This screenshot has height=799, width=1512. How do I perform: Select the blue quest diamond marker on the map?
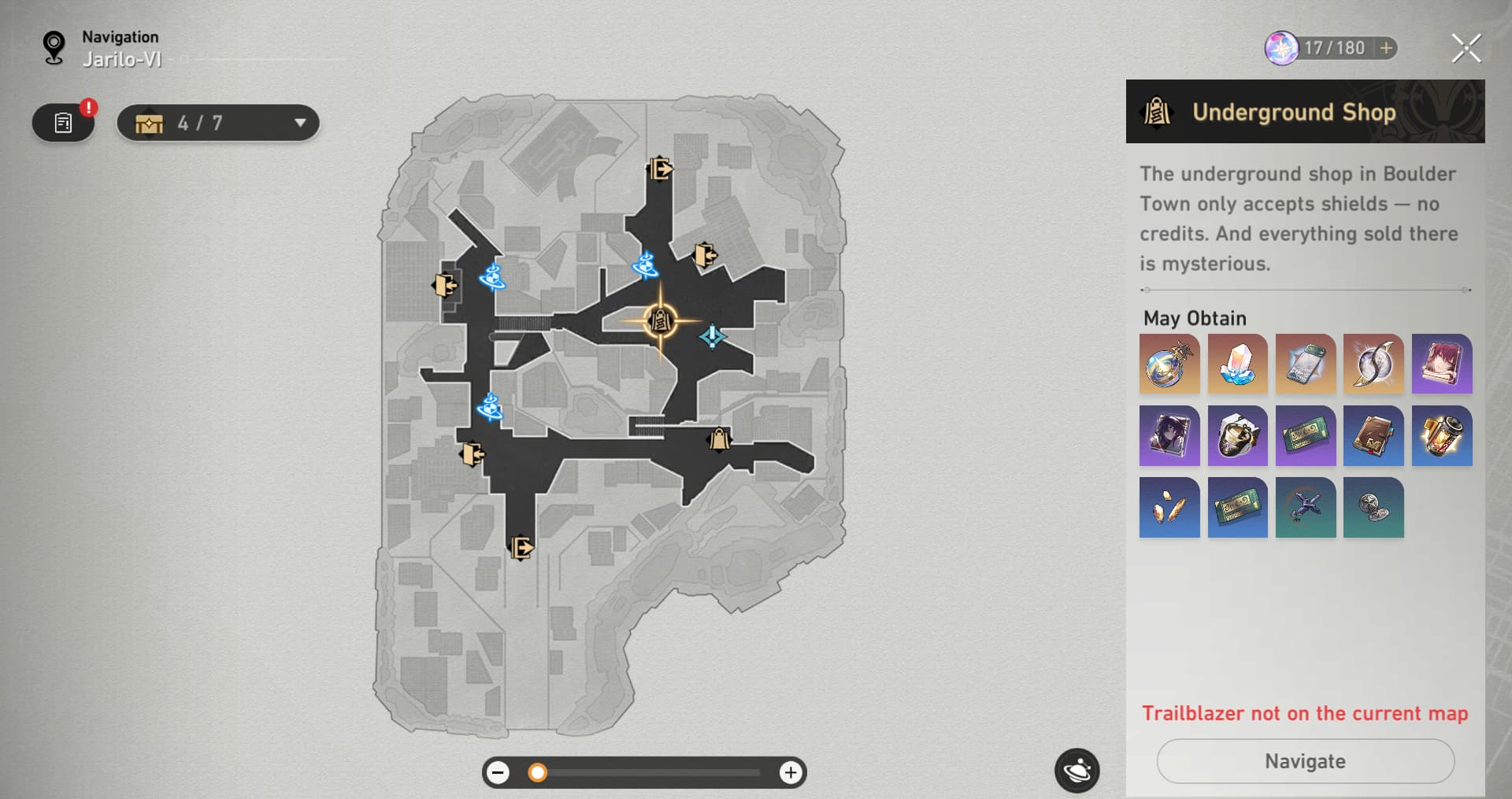[712, 335]
